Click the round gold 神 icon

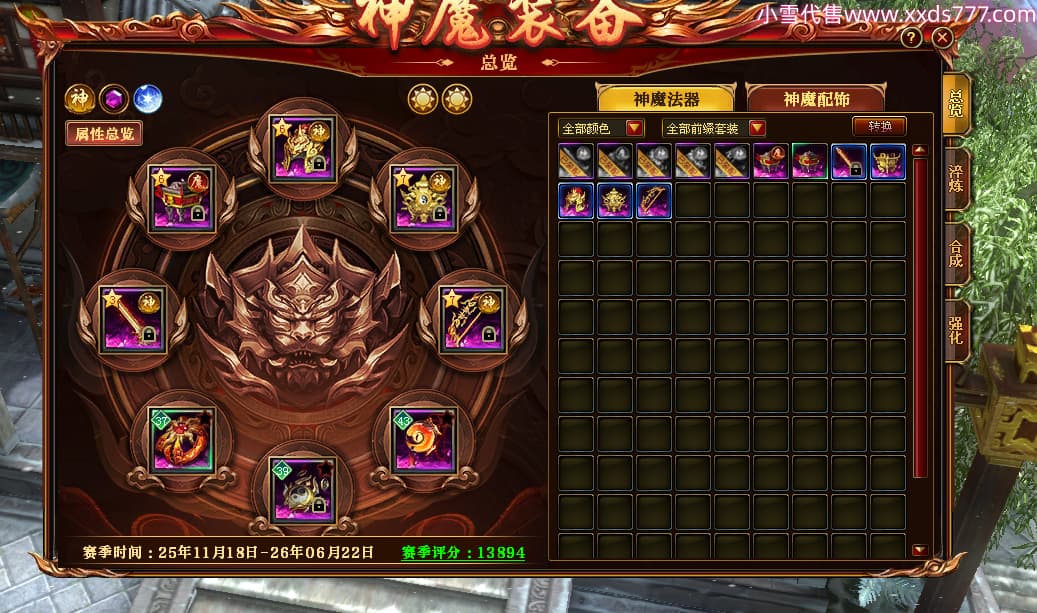(x=80, y=99)
